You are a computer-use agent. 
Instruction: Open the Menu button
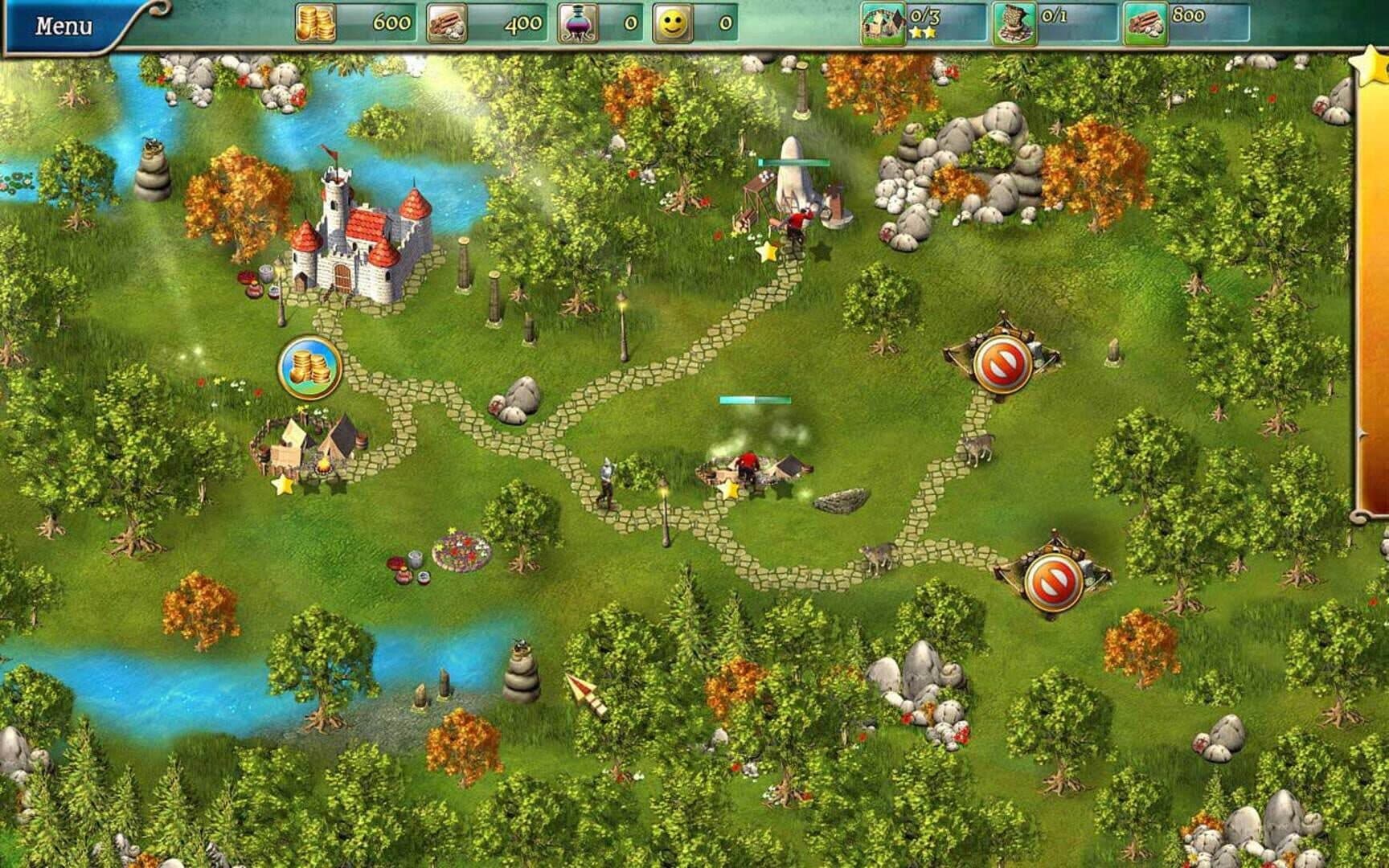64,27
